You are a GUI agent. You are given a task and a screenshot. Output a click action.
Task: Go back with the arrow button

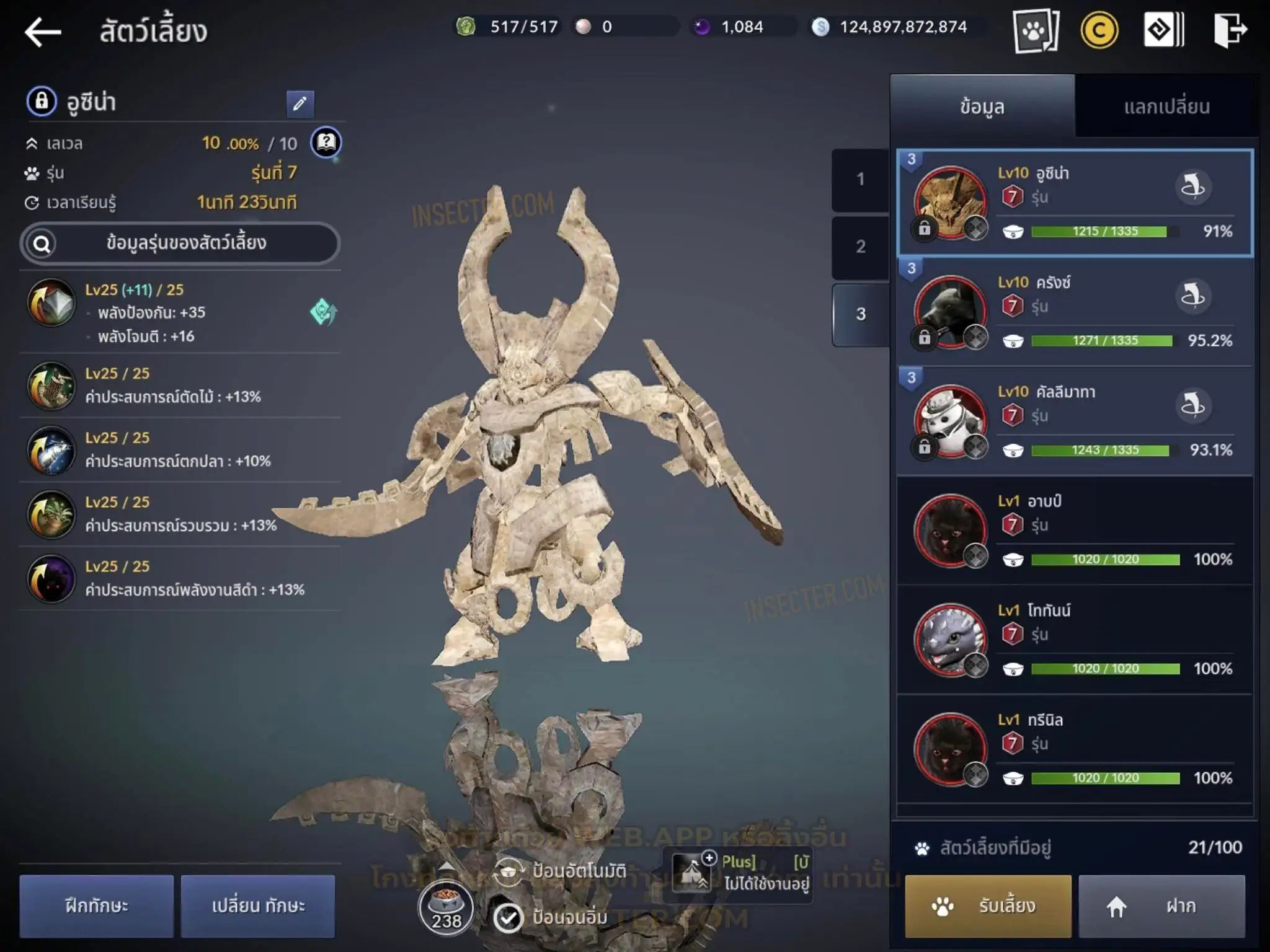[x=43, y=32]
